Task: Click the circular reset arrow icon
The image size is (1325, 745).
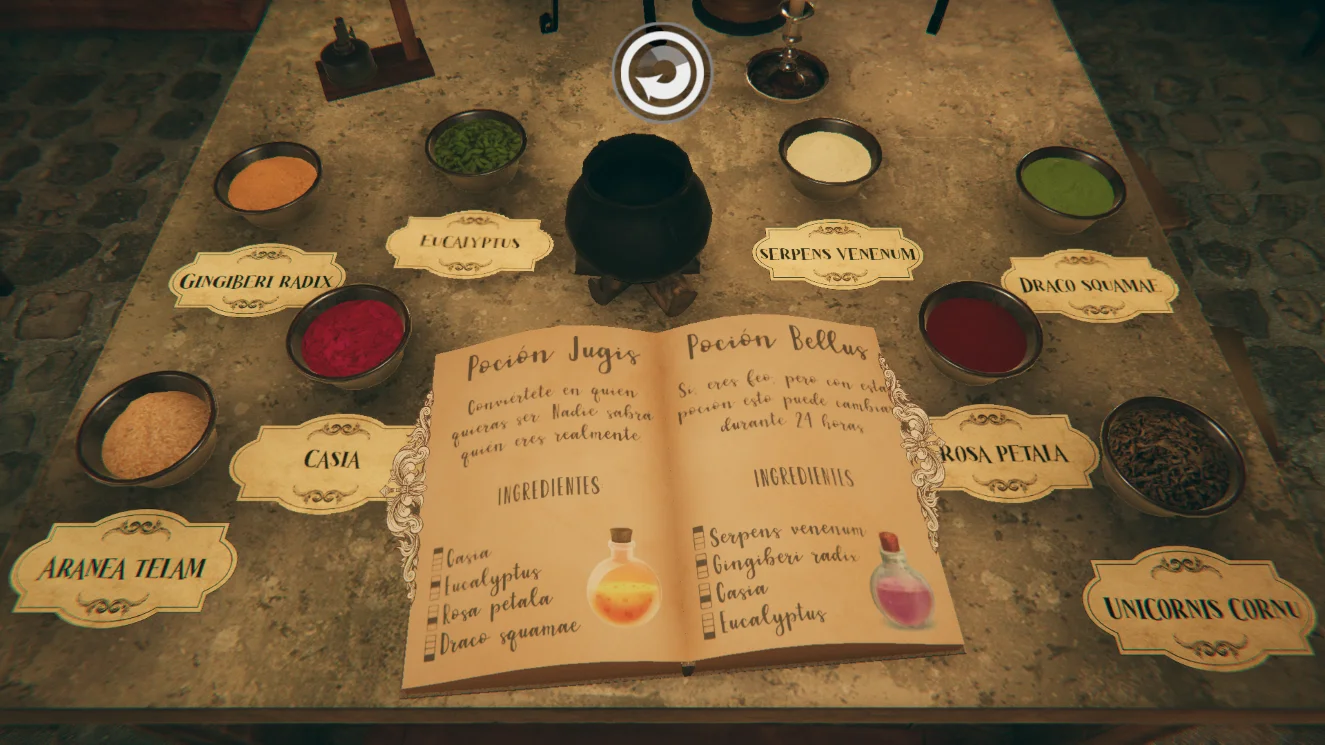Action: pyautogui.click(x=661, y=73)
